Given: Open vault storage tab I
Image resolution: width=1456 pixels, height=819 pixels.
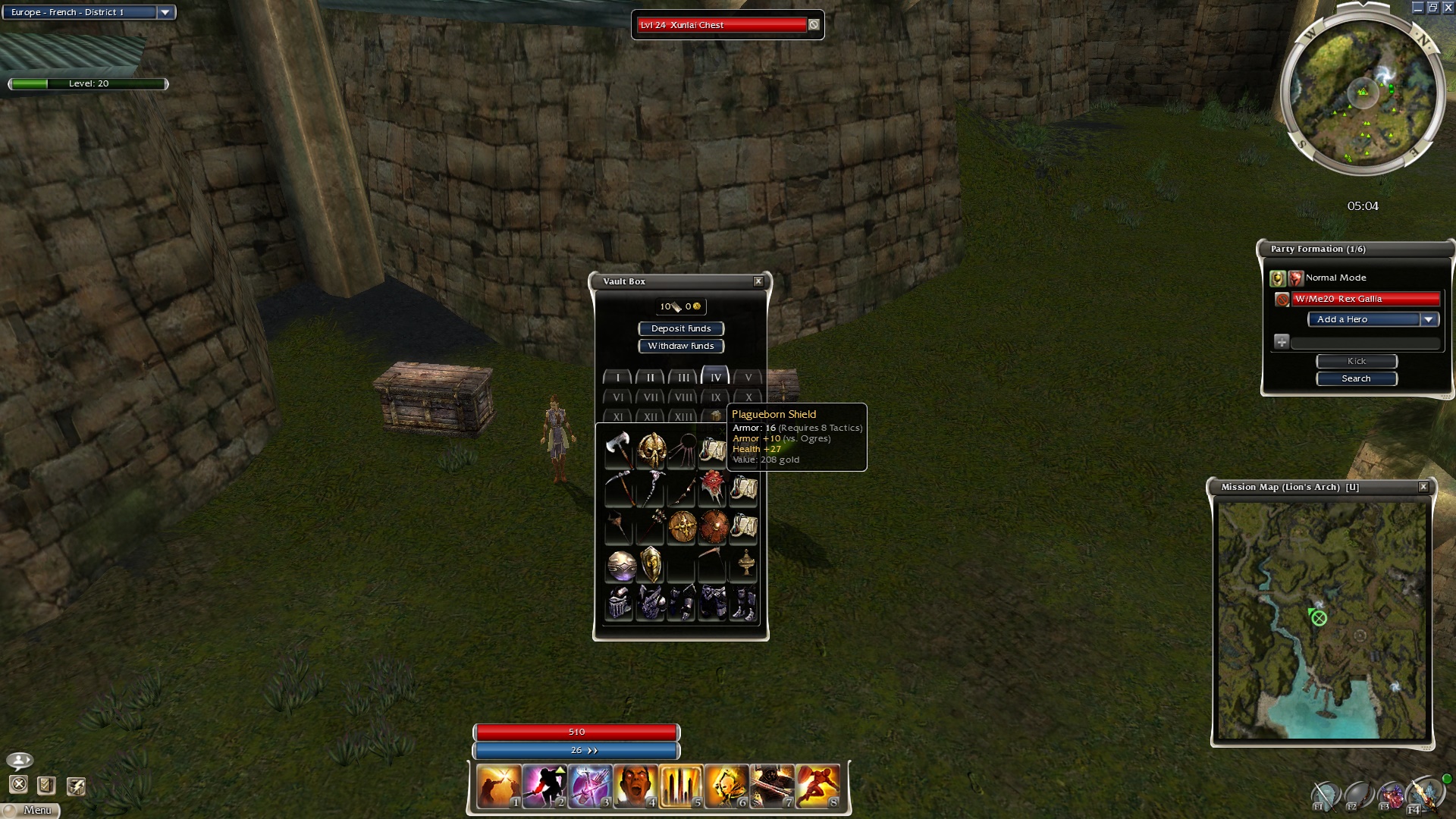Looking at the screenshot, I should click(x=617, y=377).
